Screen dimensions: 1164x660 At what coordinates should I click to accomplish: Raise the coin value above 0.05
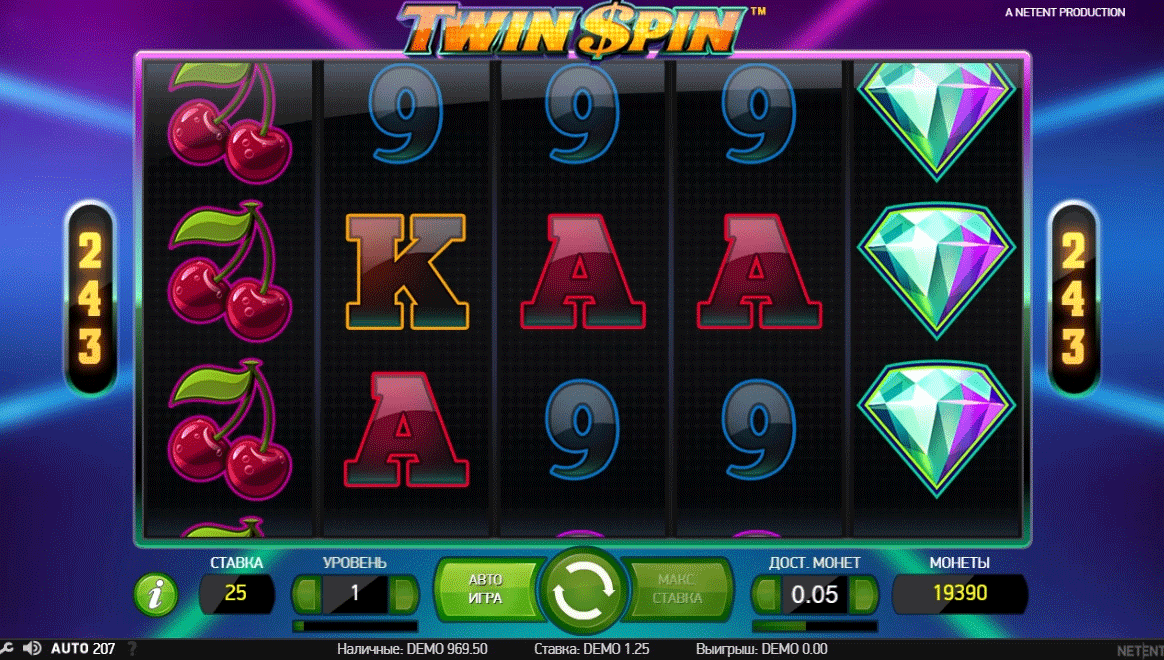pos(863,594)
